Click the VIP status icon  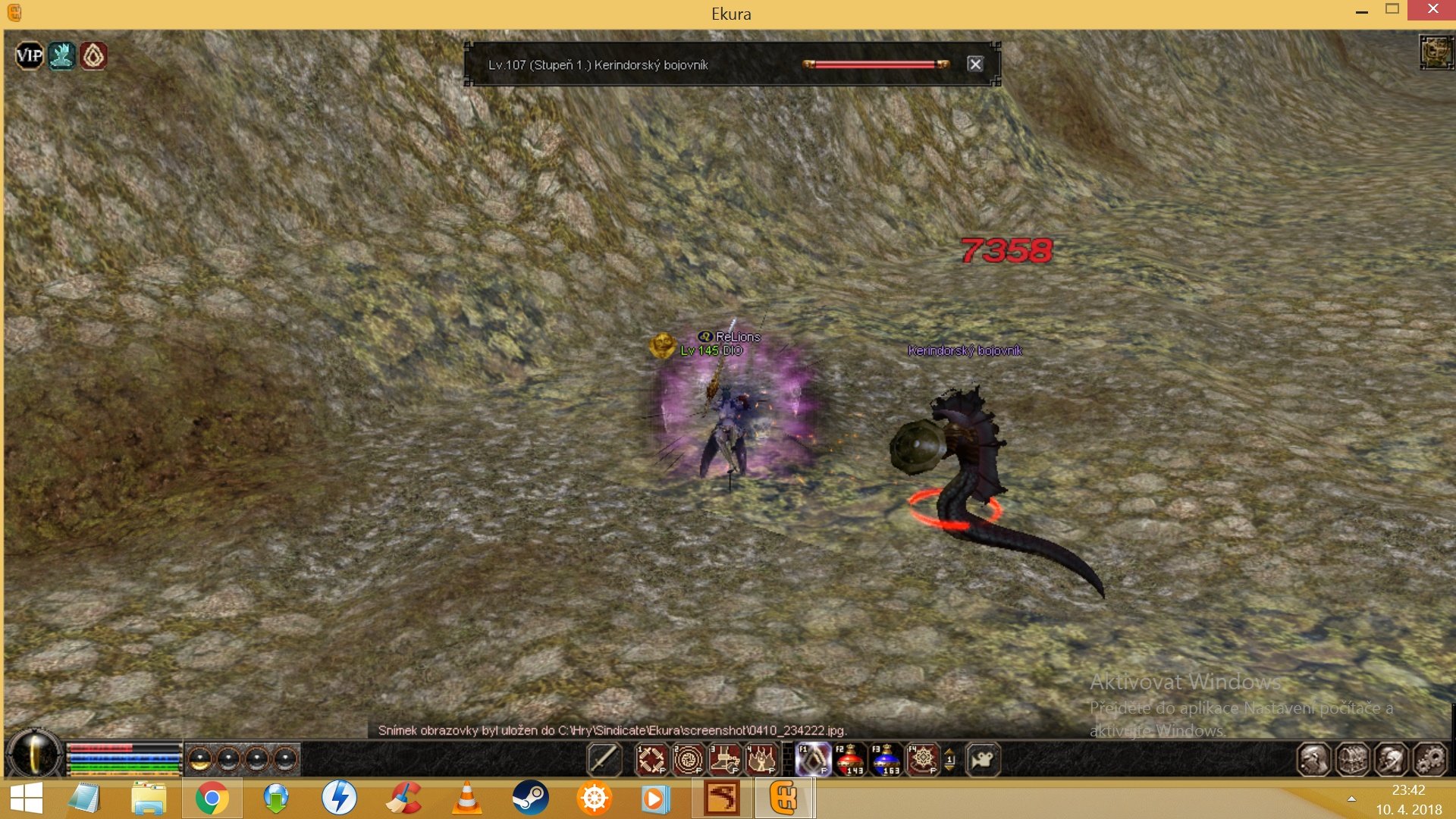click(x=30, y=55)
